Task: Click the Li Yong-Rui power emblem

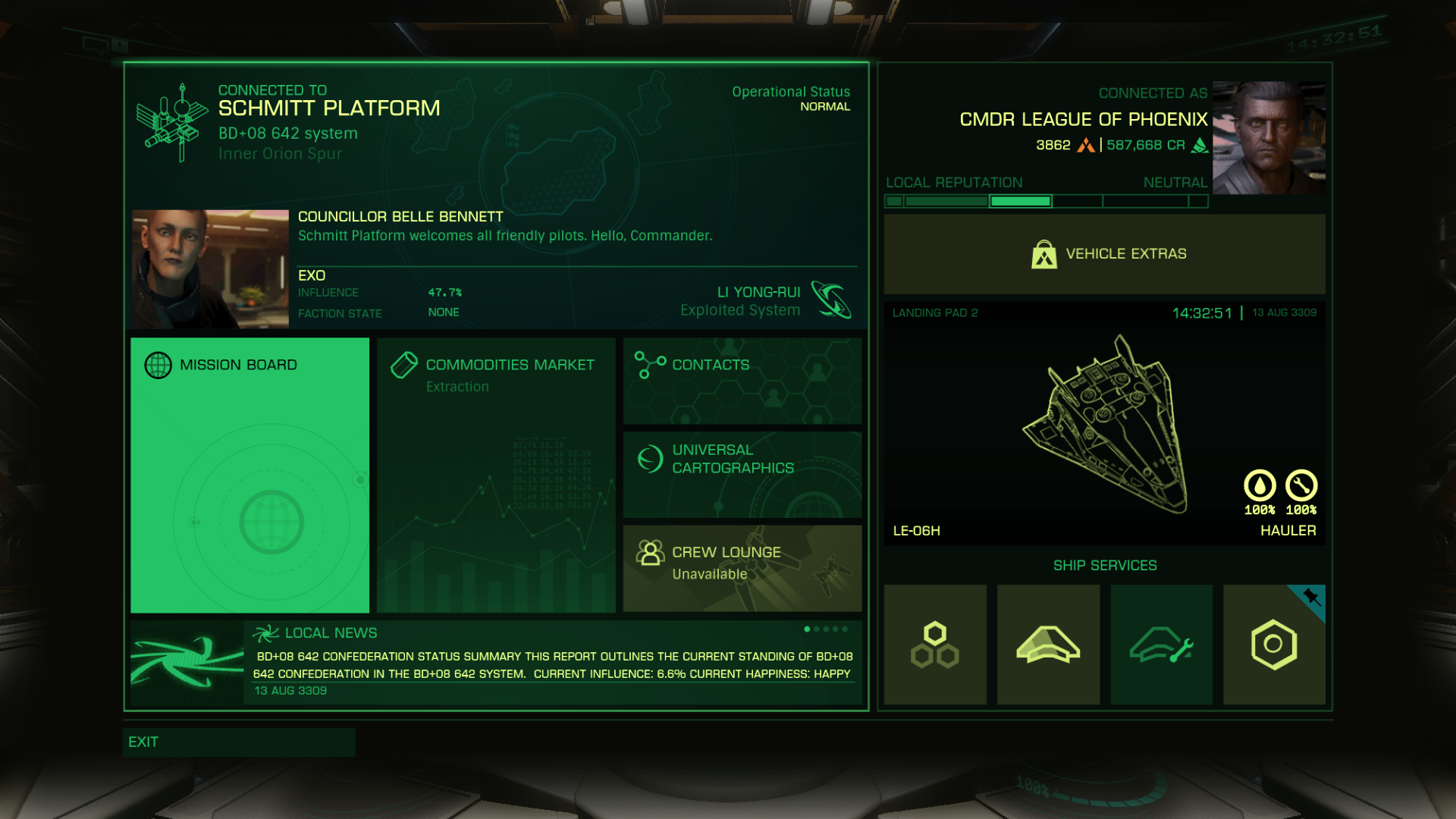Action: point(831,300)
